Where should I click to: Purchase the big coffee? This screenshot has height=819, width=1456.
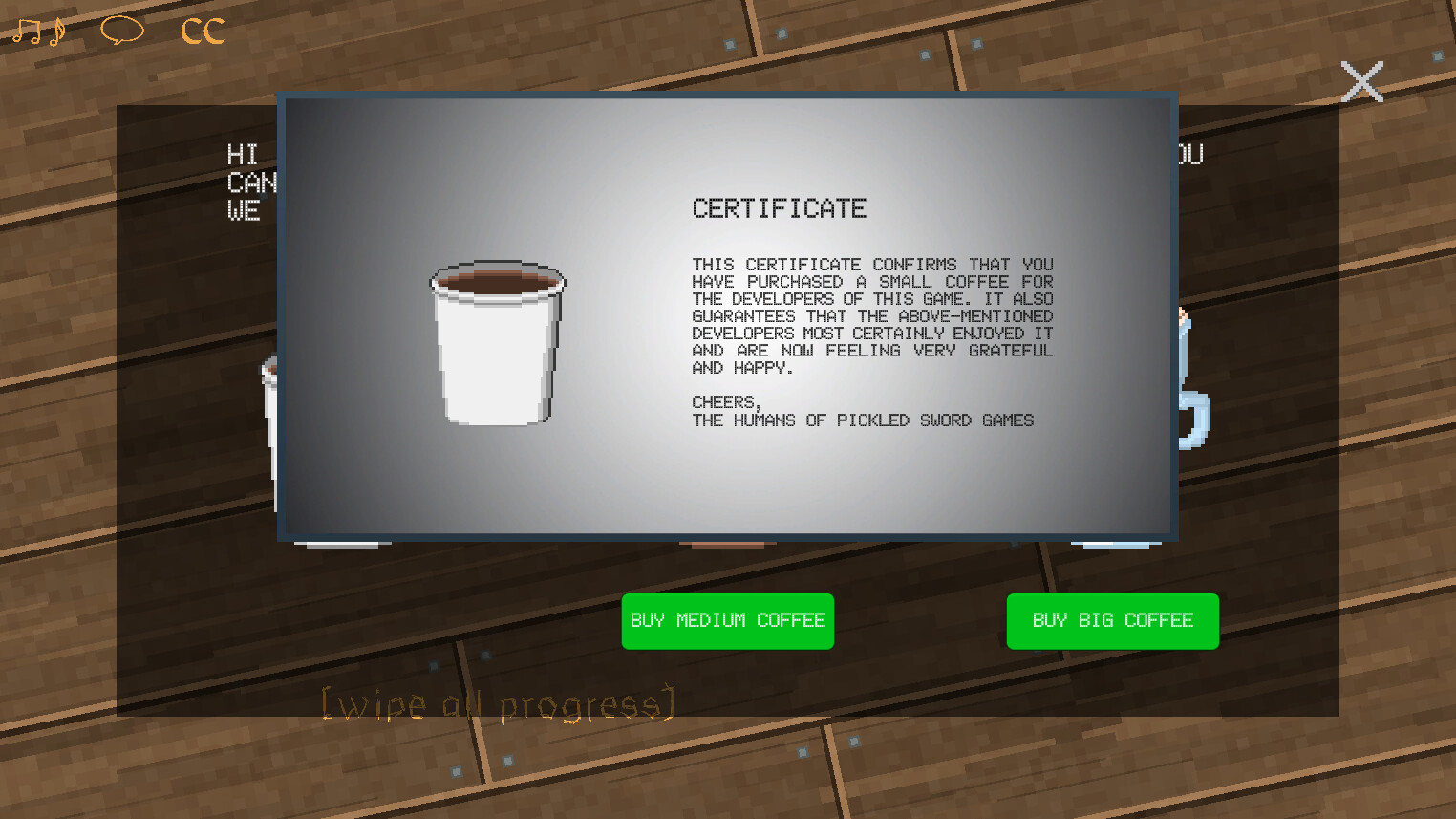[1112, 621]
